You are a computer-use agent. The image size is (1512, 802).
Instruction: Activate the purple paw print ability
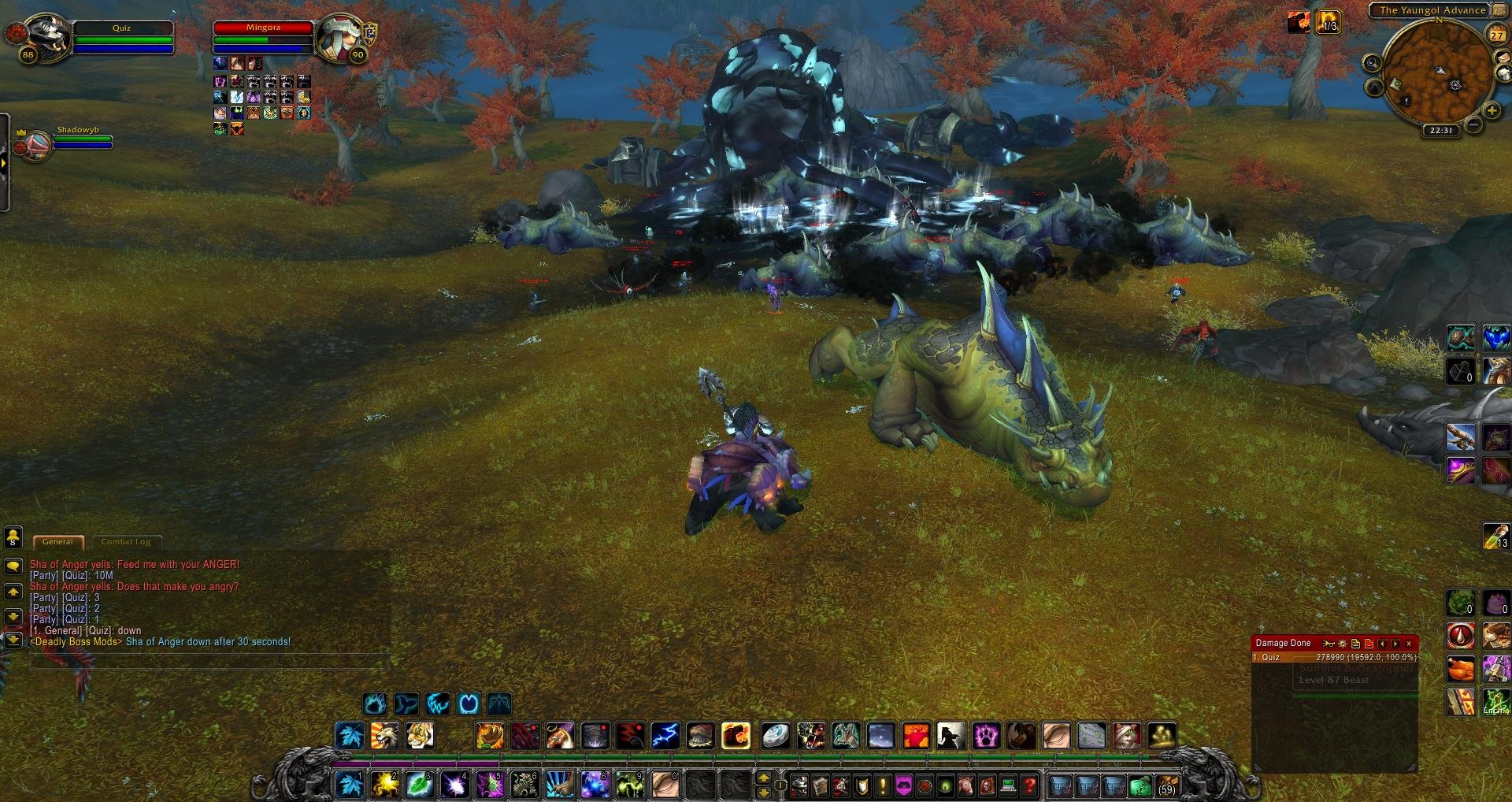coord(986,736)
